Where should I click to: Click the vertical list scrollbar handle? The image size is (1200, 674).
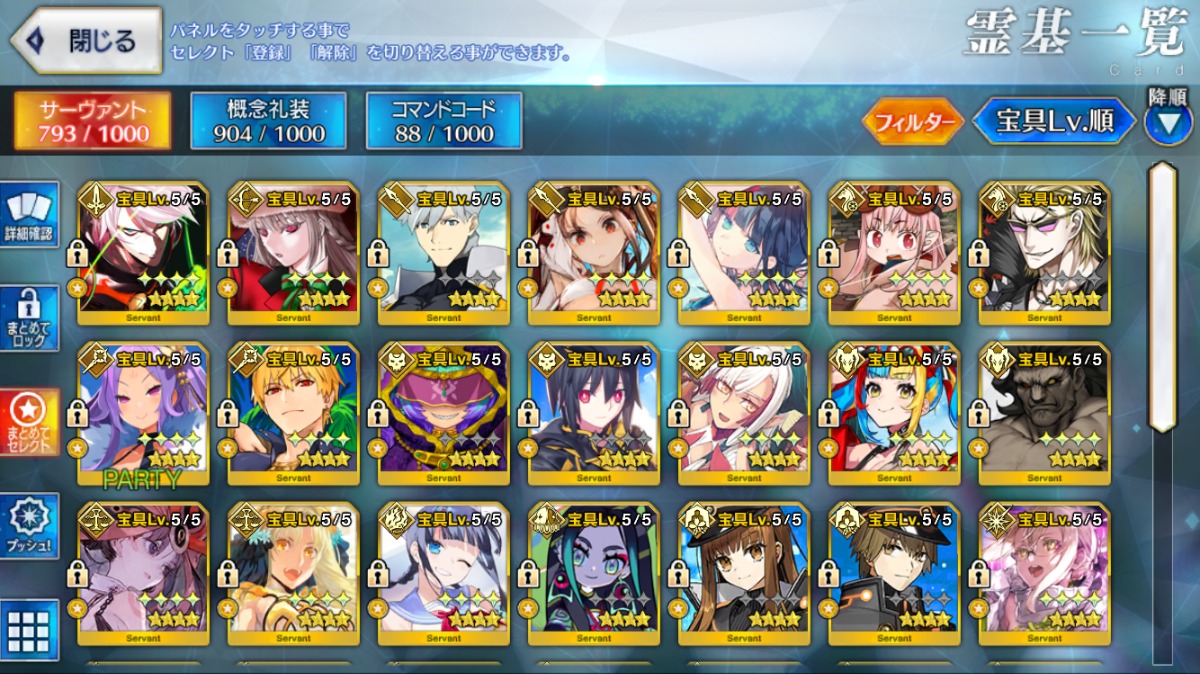point(1163,295)
